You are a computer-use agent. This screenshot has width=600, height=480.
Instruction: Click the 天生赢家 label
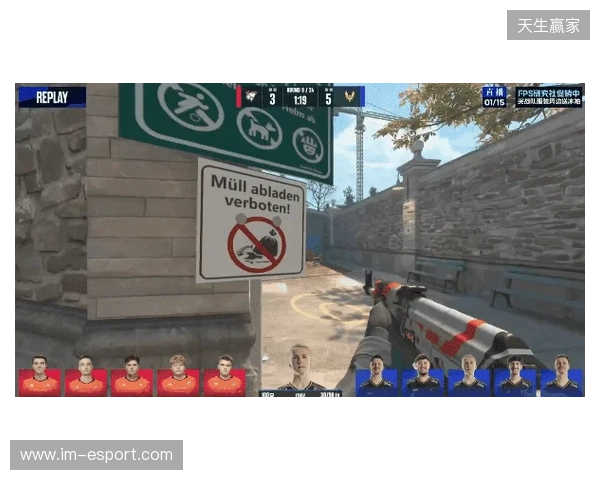click(548, 25)
